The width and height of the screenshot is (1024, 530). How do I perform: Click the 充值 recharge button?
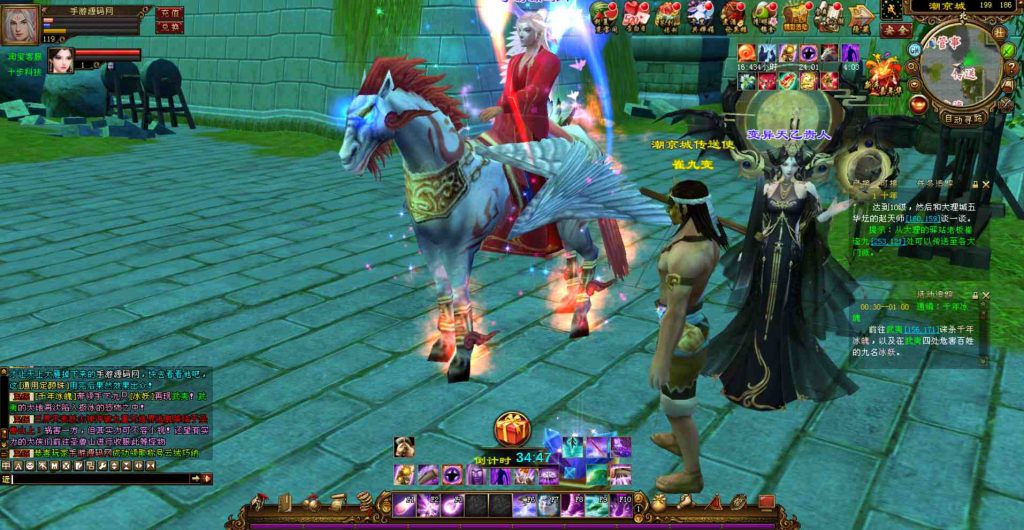[169, 13]
